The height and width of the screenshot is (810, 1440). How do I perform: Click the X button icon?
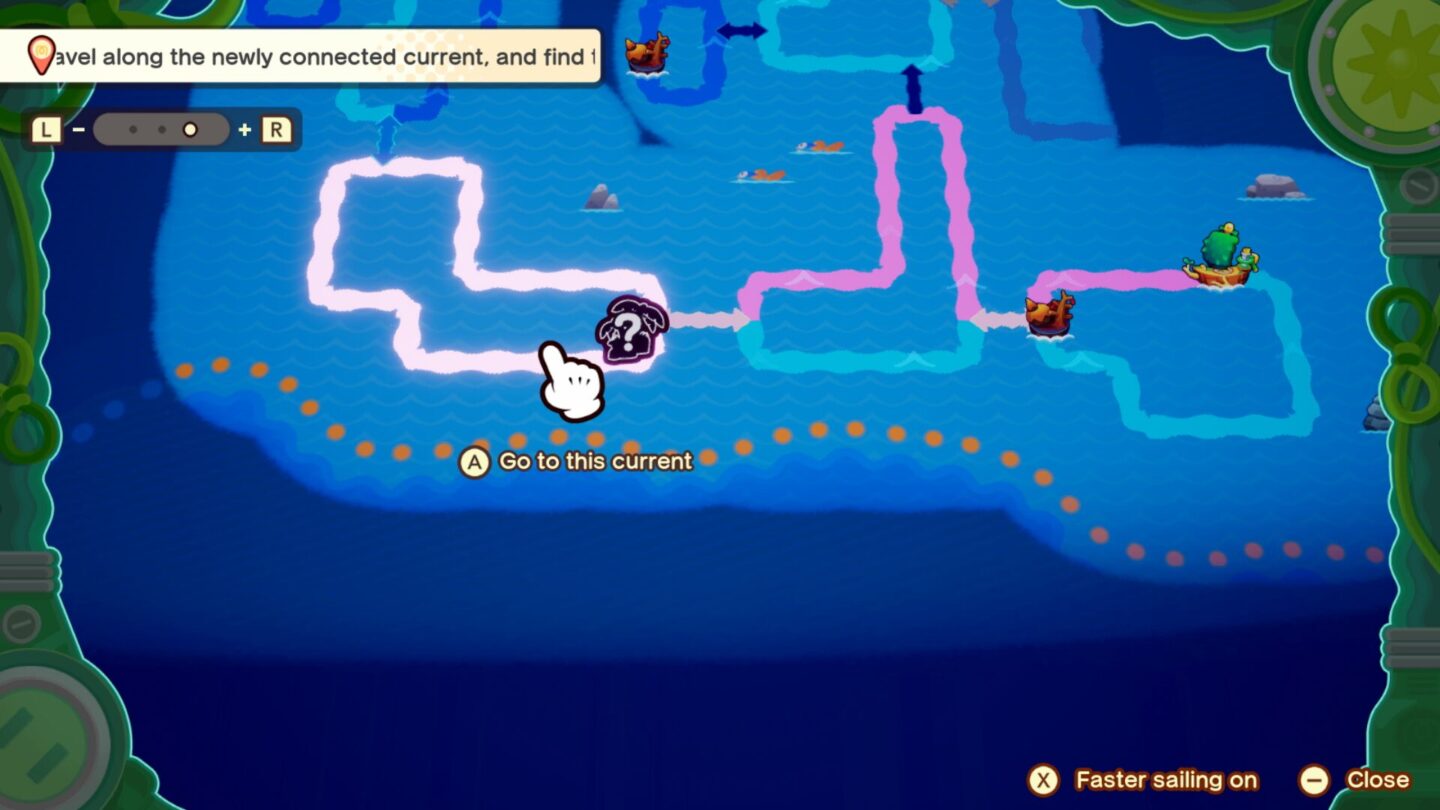pyautogui.click(x=1044, y=779)
